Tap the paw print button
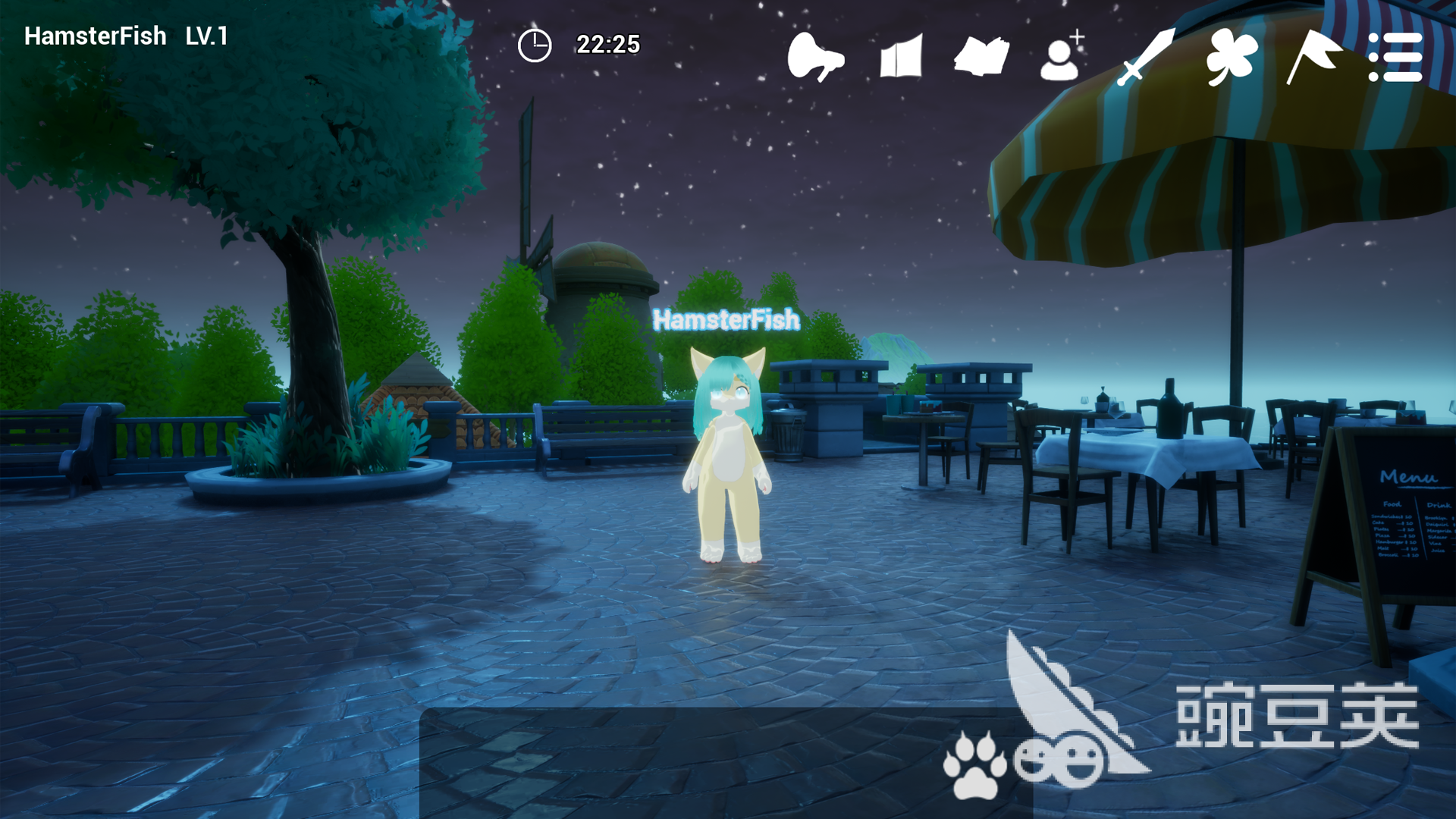This screenshot has width=1456, height=819. click(x=974, y=764)
